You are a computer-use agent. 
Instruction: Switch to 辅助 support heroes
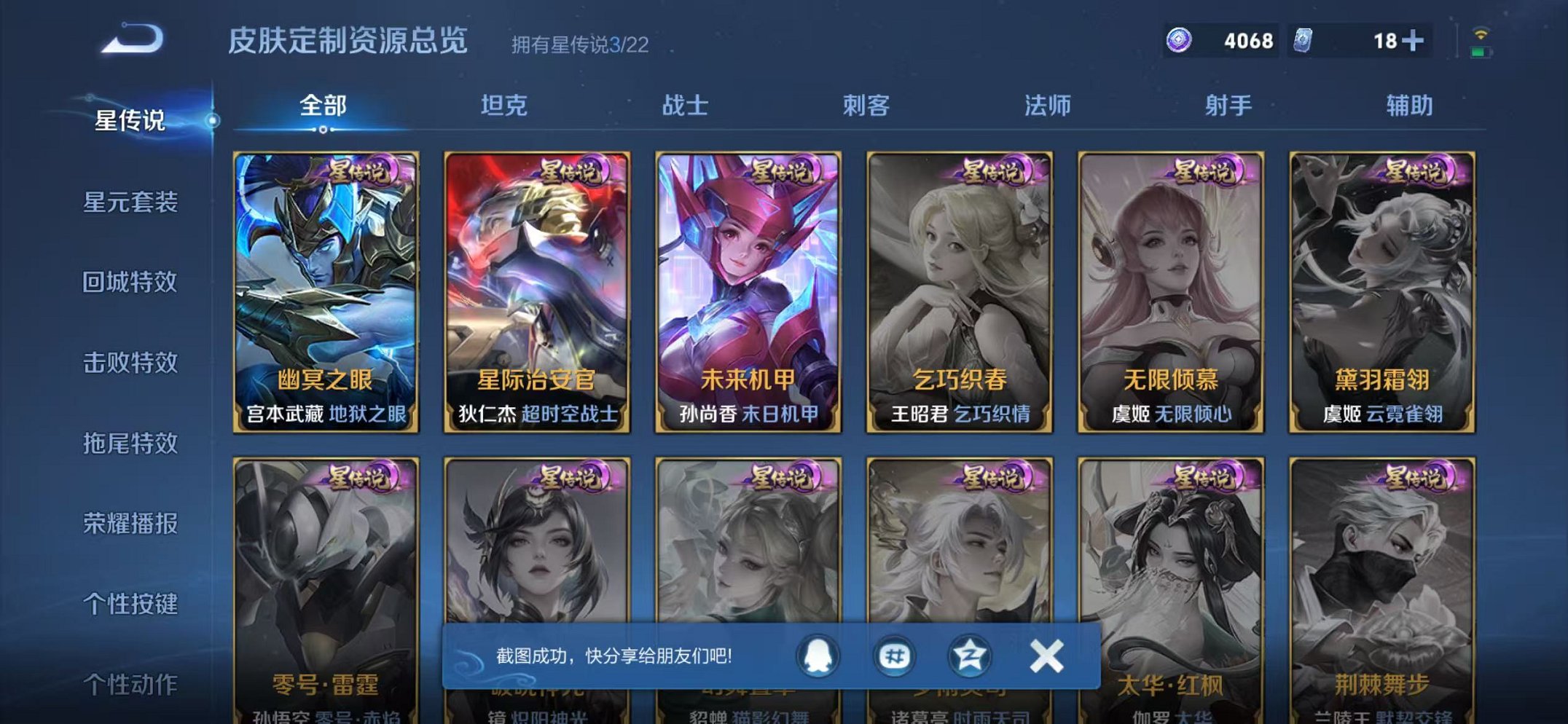1408,106
